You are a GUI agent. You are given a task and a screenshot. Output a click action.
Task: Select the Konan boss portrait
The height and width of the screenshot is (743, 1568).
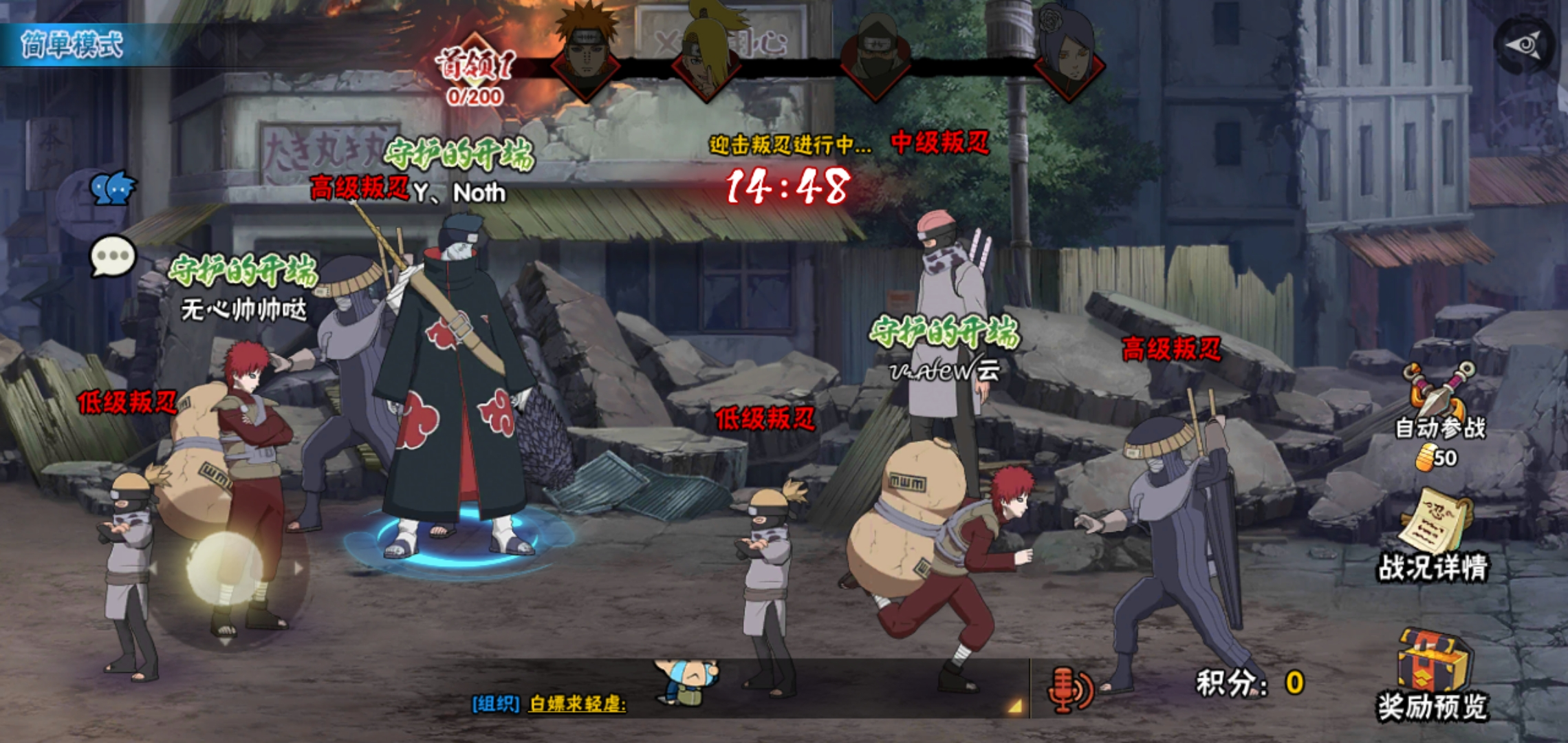point(1067,56)
